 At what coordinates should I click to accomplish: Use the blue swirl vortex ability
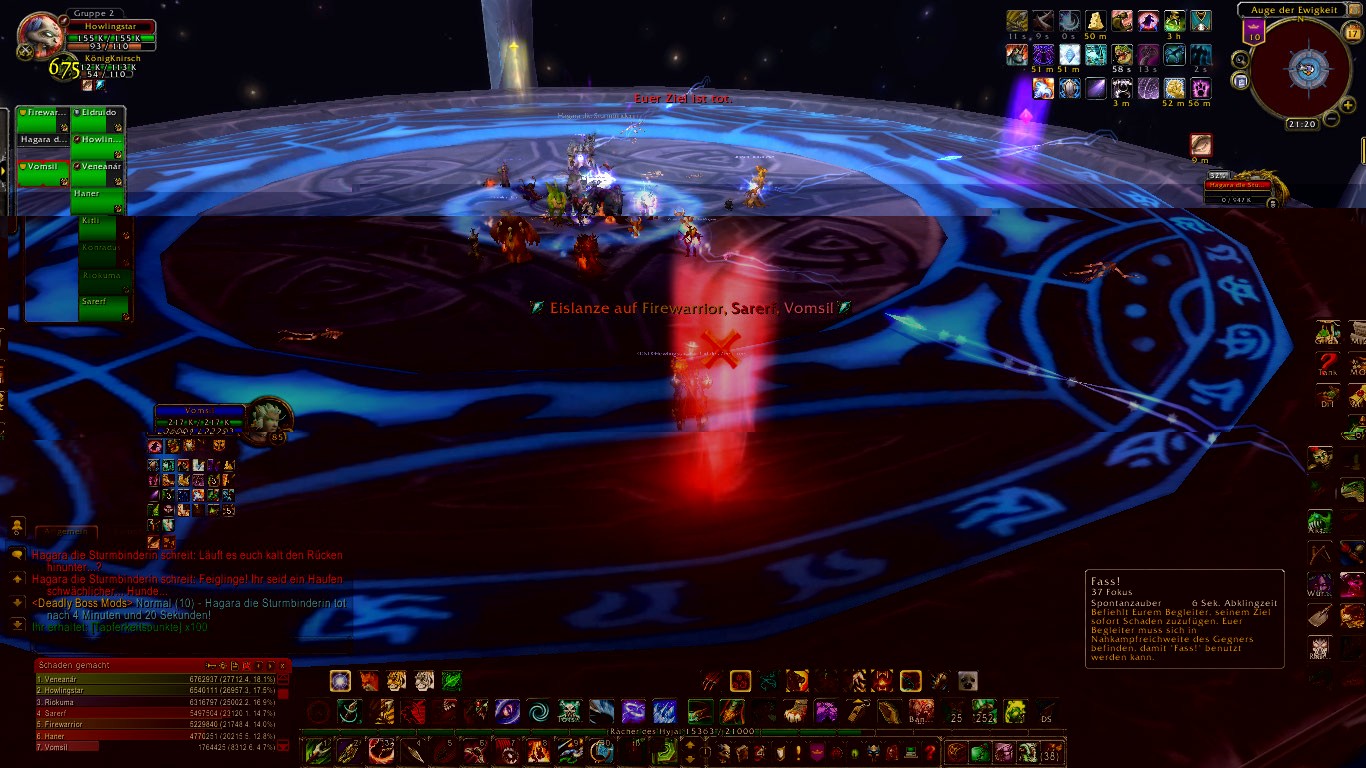tap(539, 711)
